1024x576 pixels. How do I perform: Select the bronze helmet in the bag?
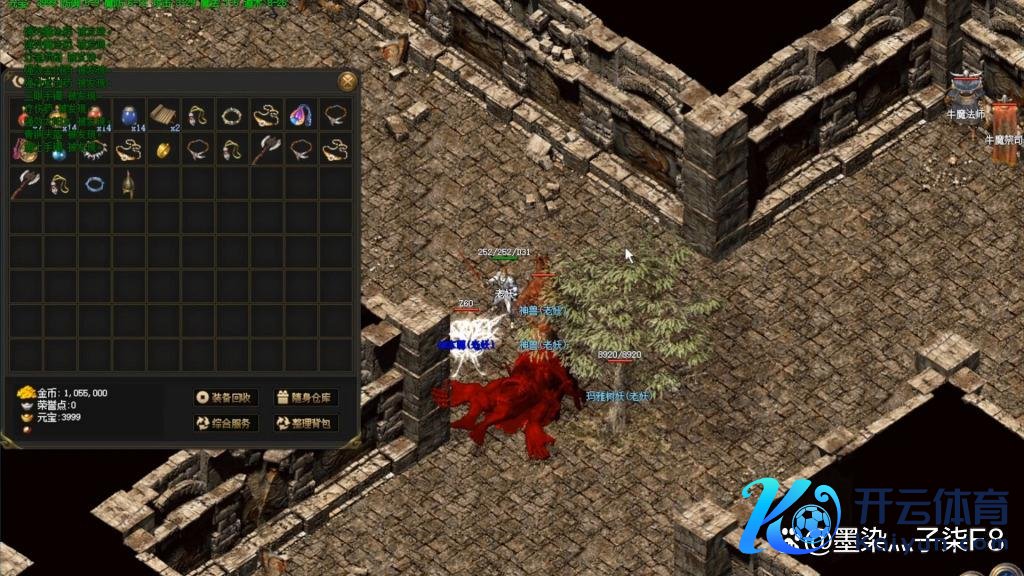point(129,184)
